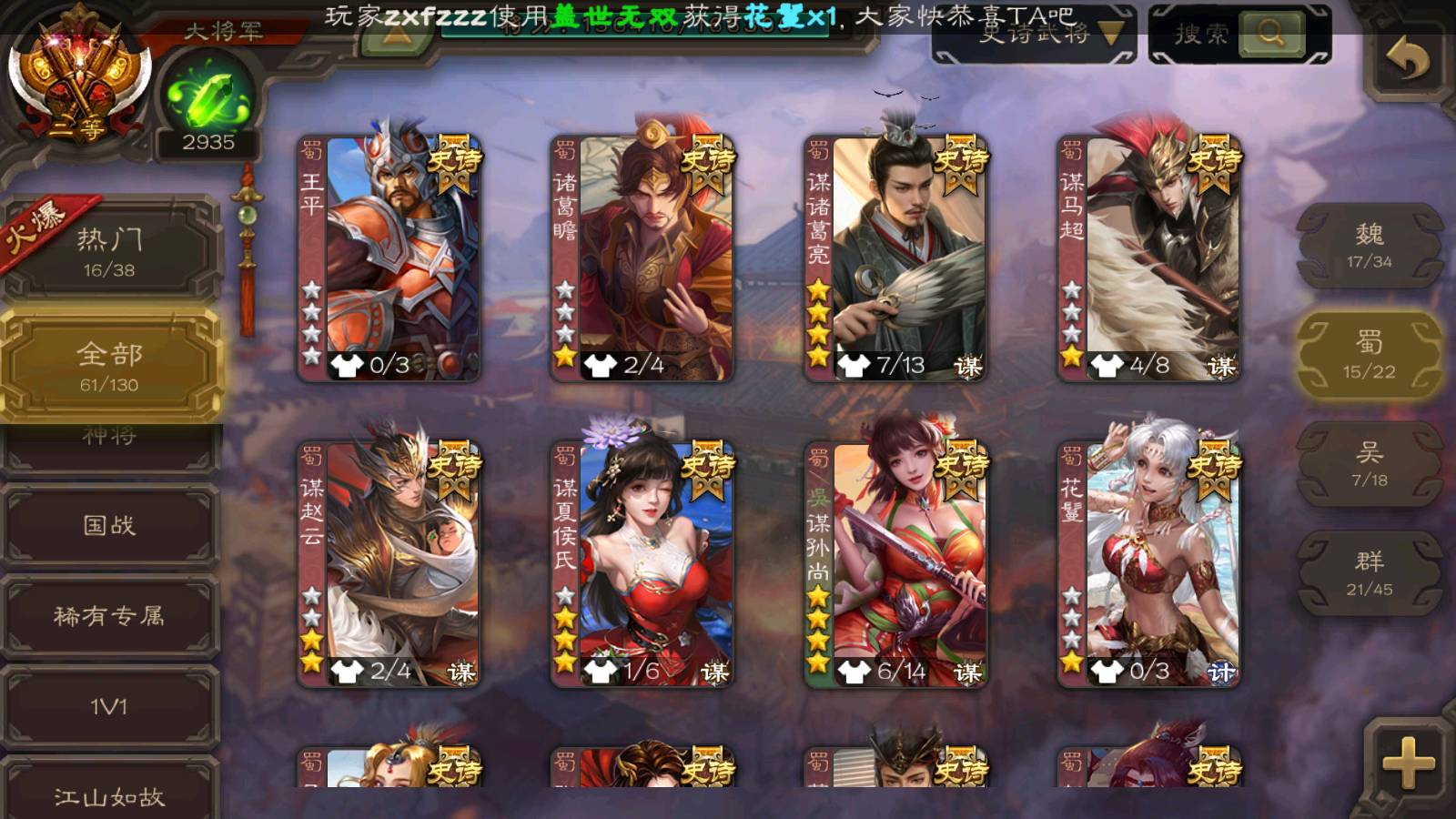This screenshot has height=819, width=1456.
Task: Switch to the 热门 category
Action: coord(109,251)
